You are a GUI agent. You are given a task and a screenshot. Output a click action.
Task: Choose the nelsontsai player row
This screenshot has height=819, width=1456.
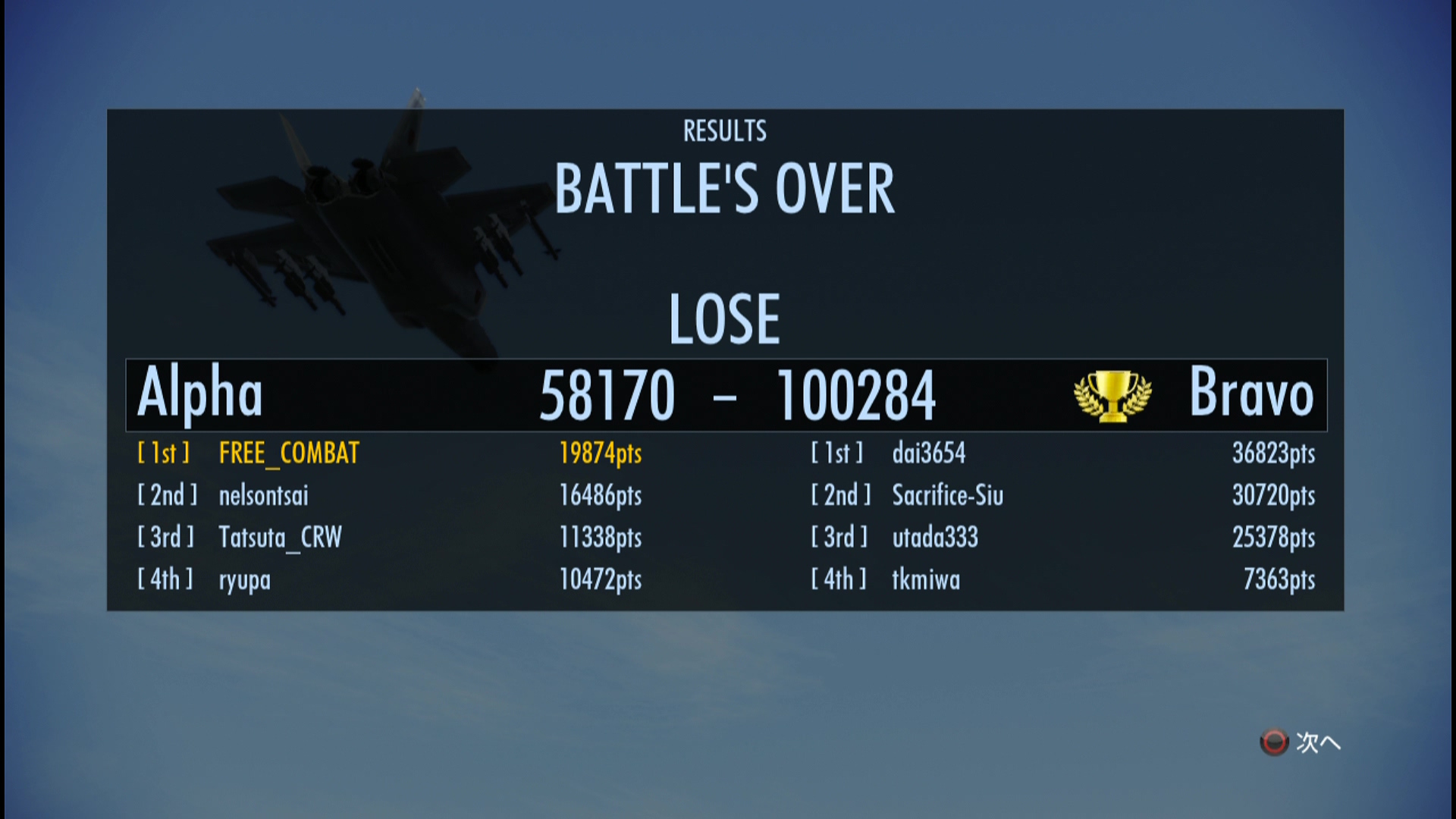pos(263,496)
